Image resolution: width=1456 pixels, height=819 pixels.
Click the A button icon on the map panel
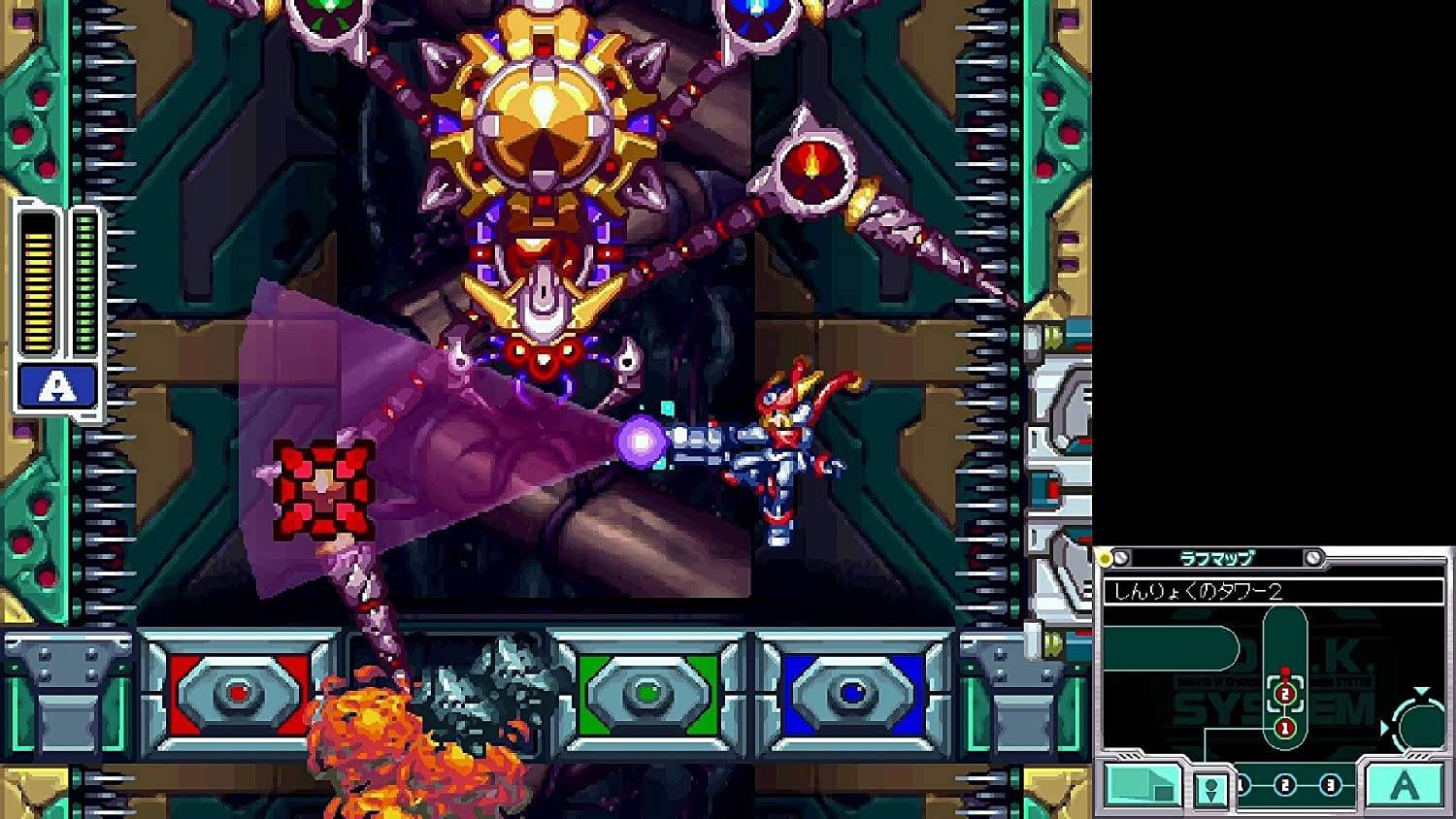click(x=1403, y=787)
